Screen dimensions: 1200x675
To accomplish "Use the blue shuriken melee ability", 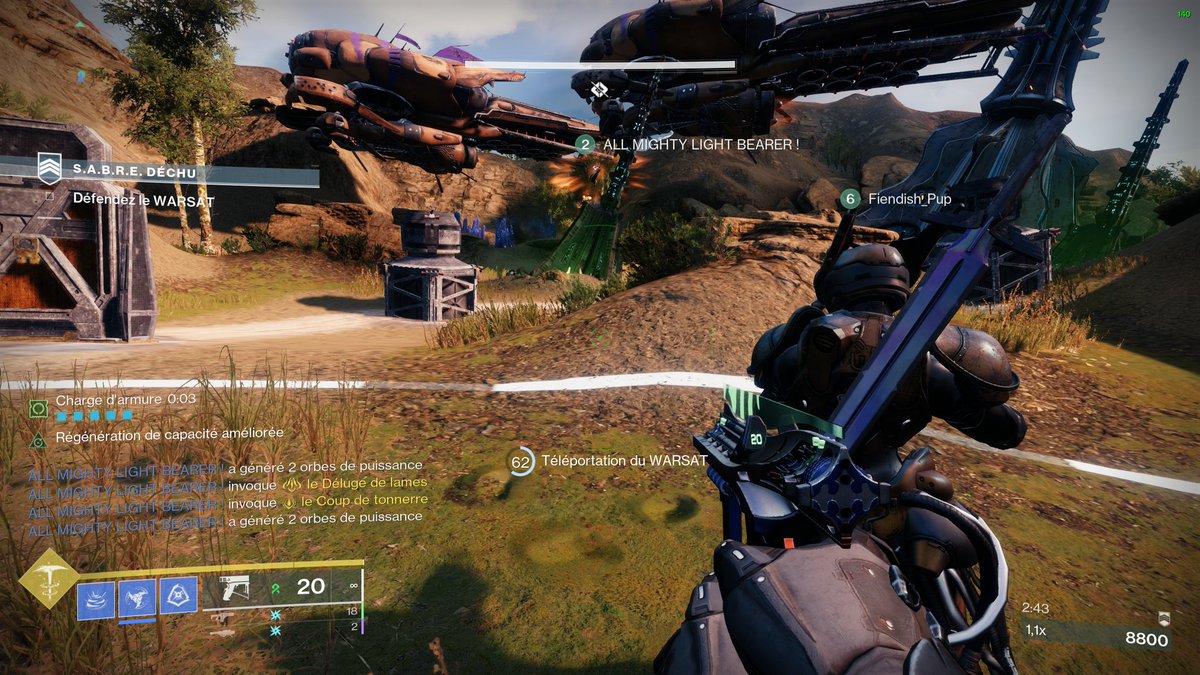I will (137, 598).
